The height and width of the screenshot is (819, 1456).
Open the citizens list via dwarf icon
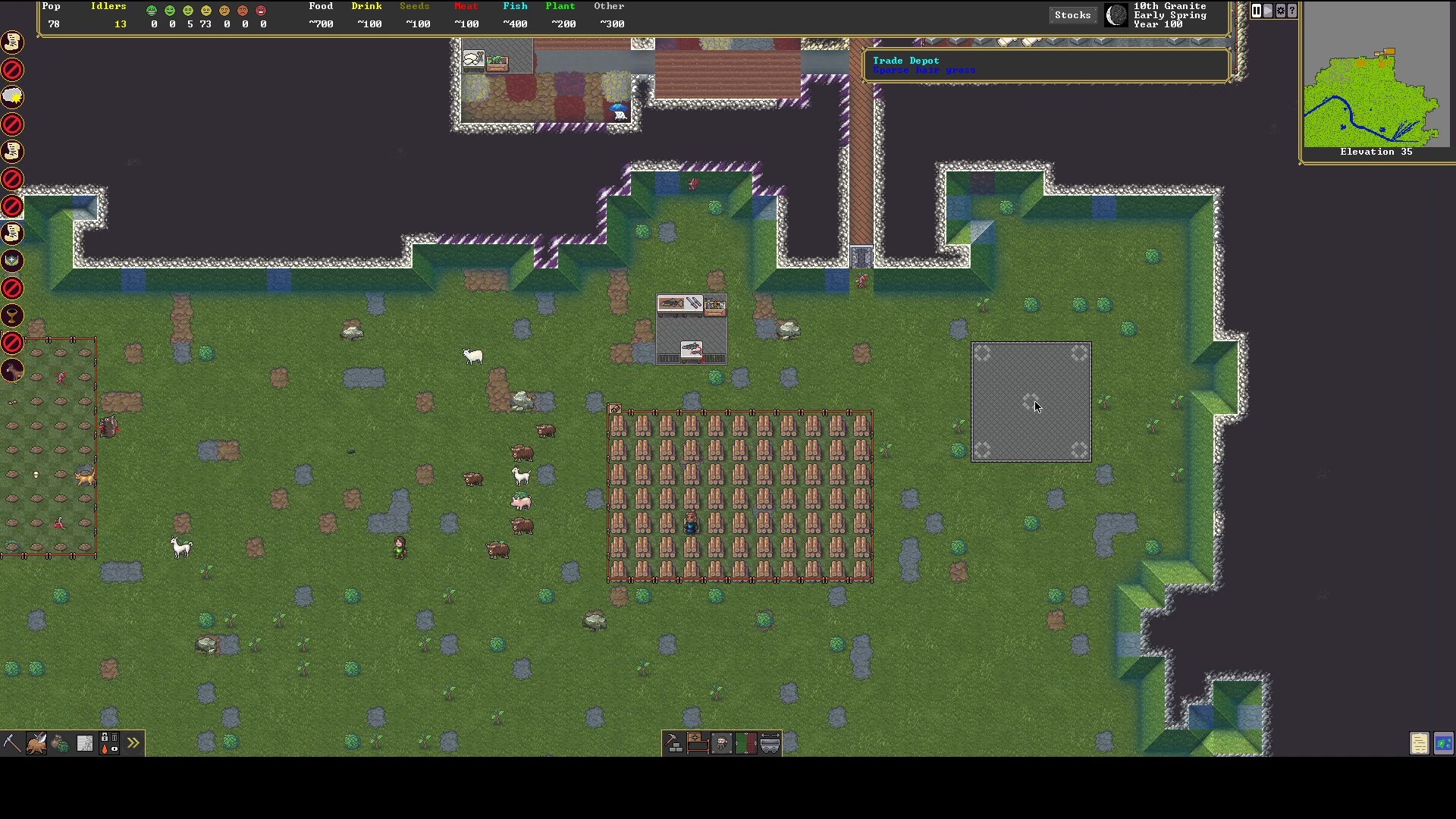(722, 743)
